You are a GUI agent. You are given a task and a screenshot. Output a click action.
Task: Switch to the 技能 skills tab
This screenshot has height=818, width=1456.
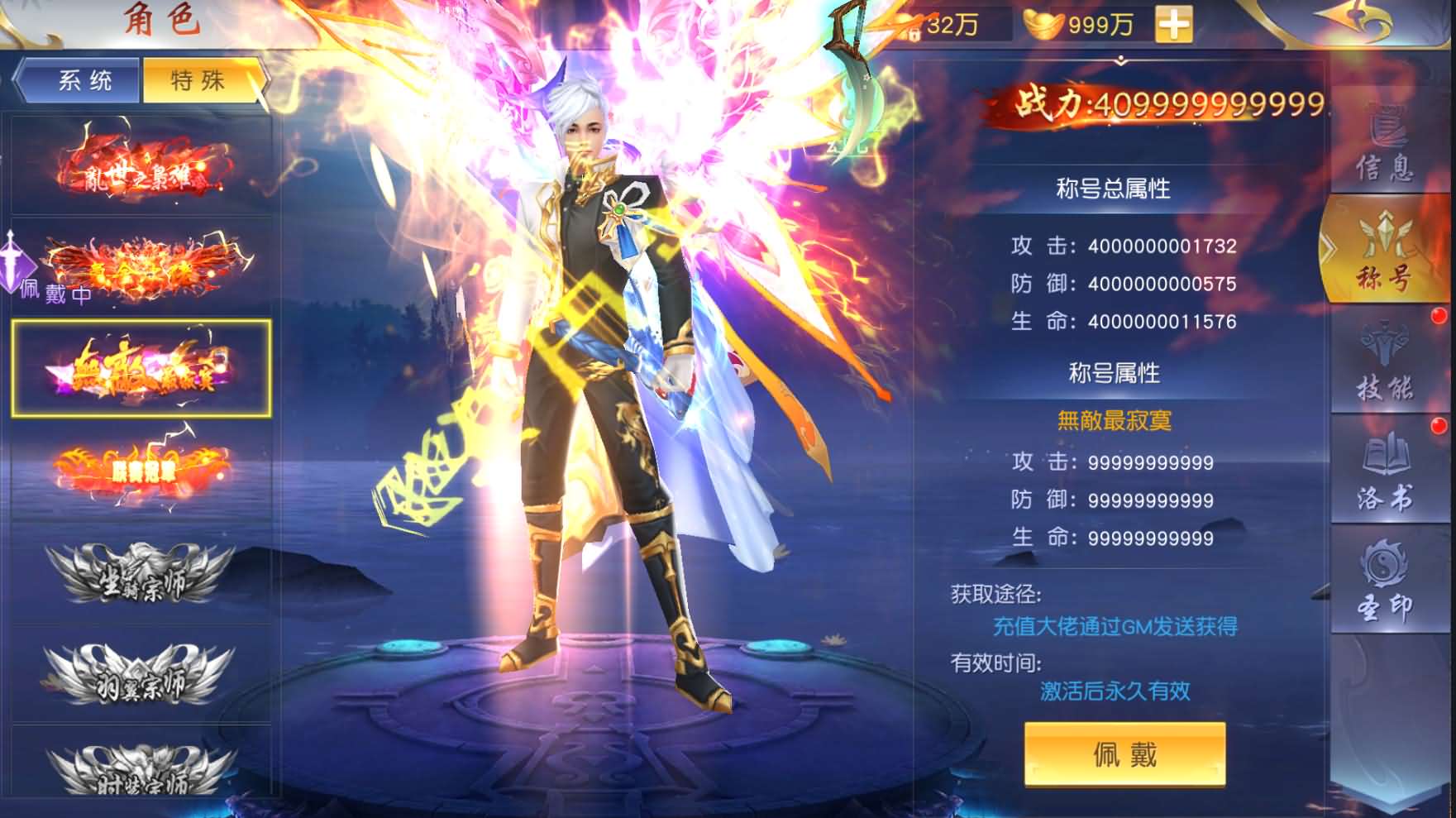(1384, 364)
